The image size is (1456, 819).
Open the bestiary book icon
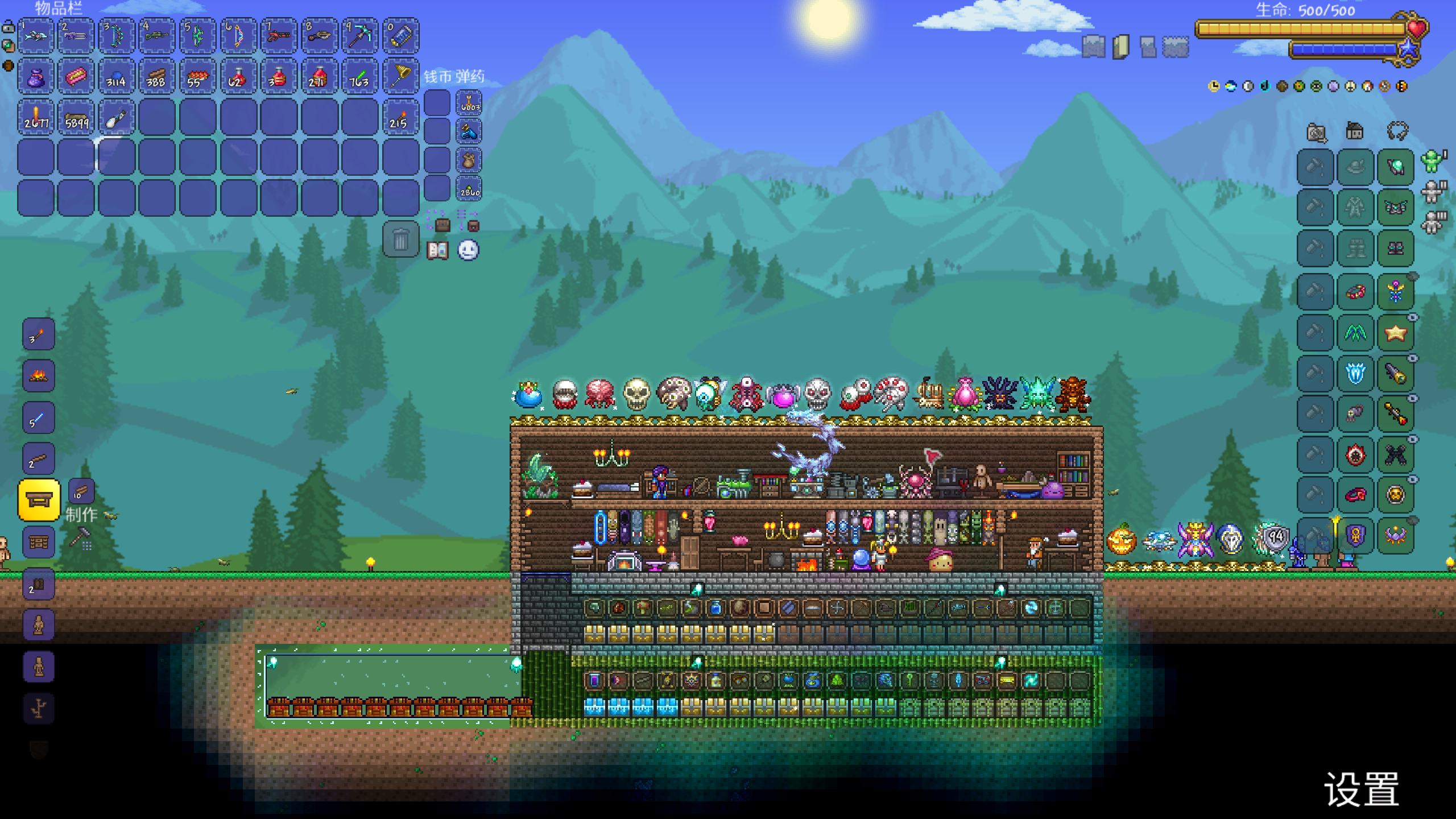(437, 250)
